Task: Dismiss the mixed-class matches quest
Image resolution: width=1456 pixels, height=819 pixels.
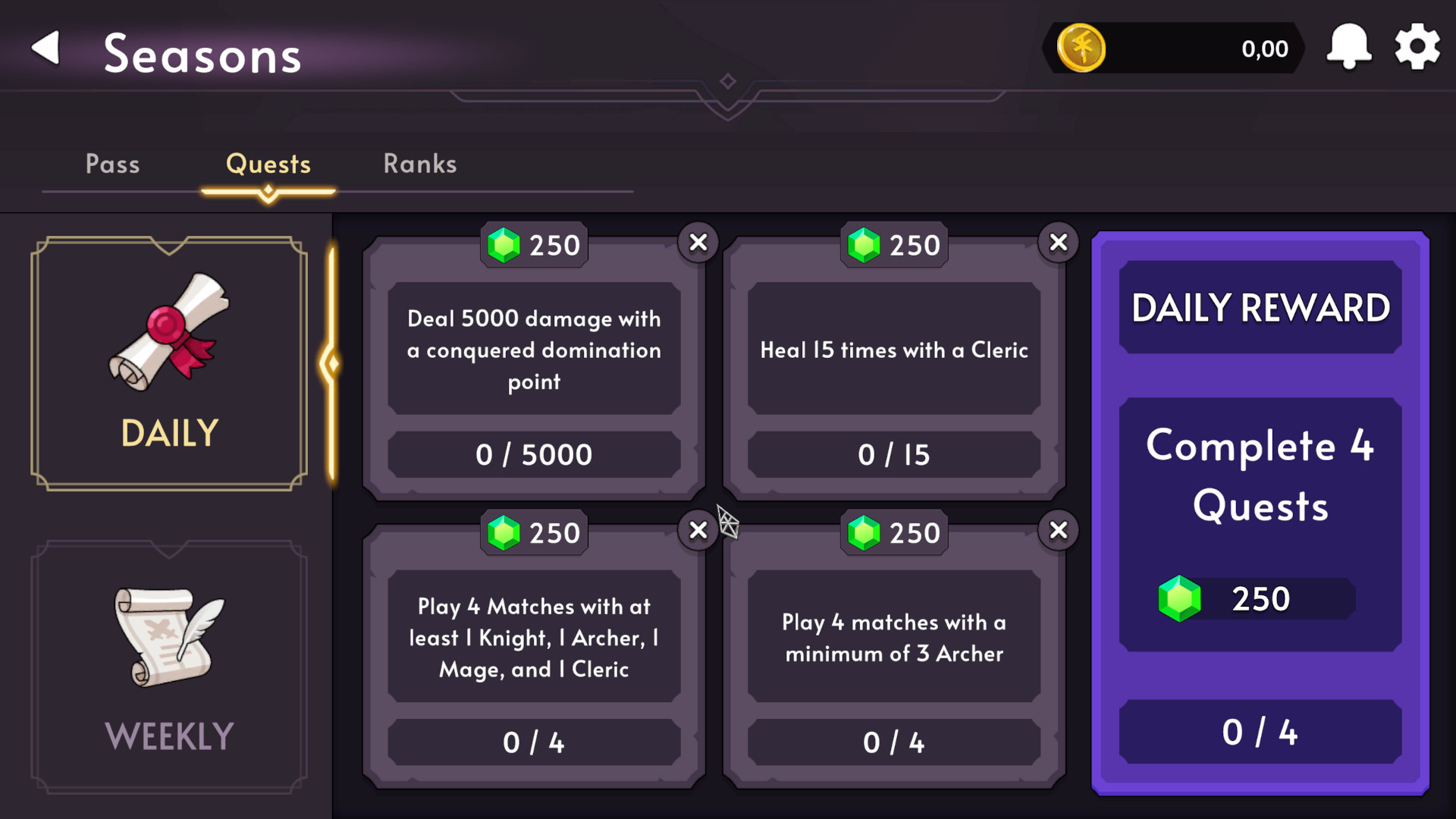Action: click(698, 531)
